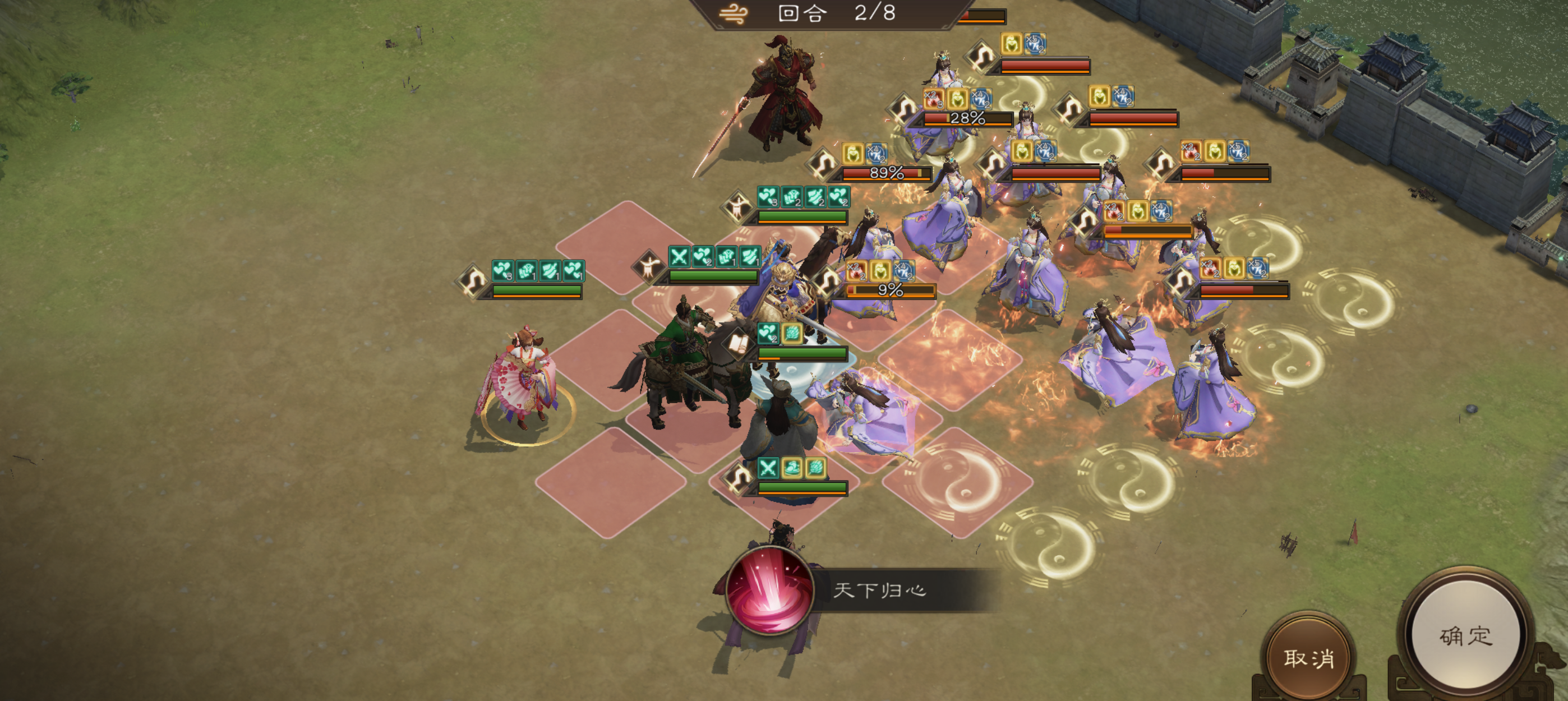Image resolution: width=1568 pixels, height=701 pixels.
Task: Tap the green sword attack buff icon above Guan Yu
Action: (x=680, y=257)
